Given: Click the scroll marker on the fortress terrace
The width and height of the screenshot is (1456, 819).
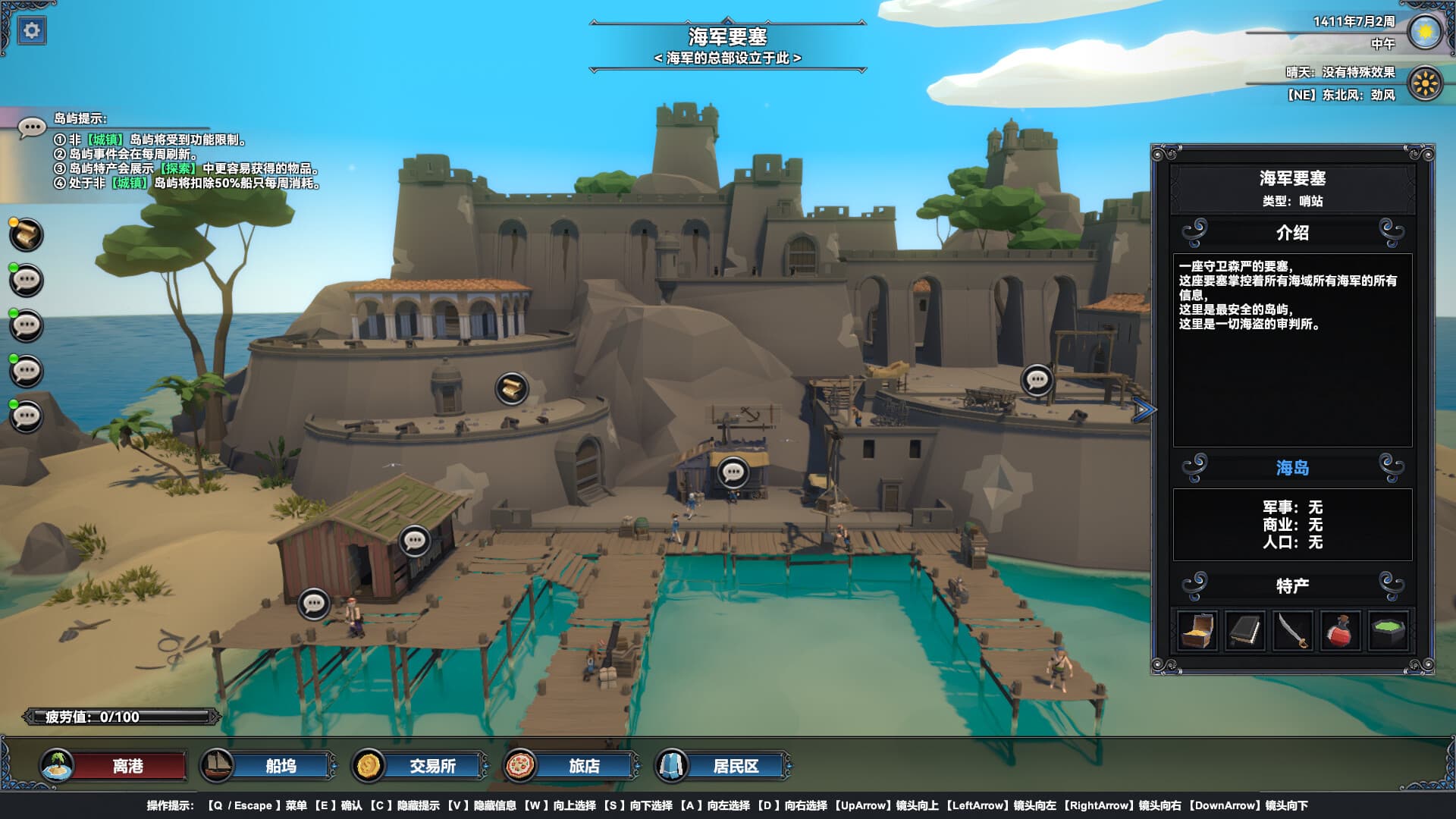Looking at the screenshot, I should click(x=512, y=388).
